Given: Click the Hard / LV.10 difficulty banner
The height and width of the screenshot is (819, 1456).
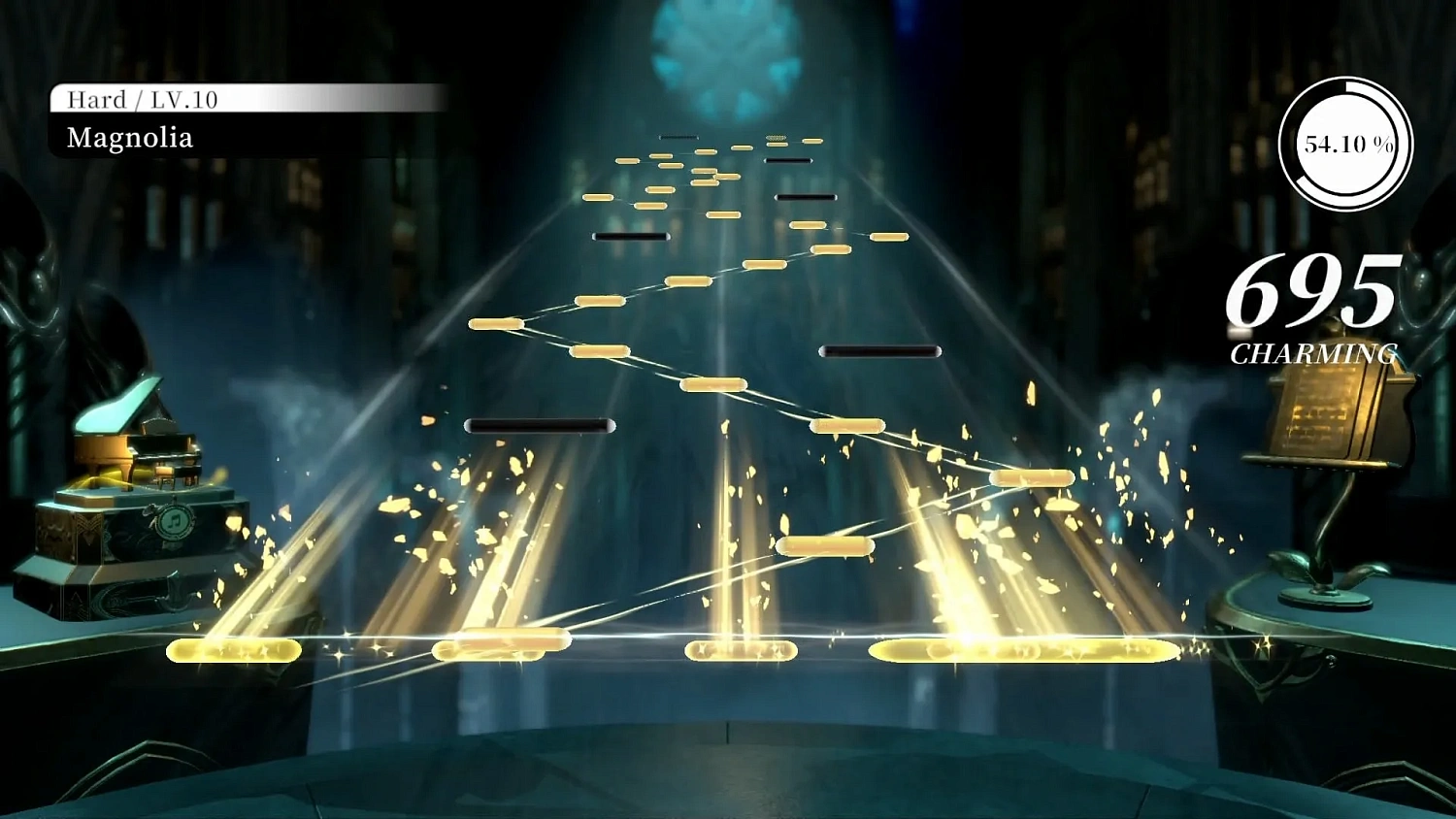Looking at the screenshot, I should tap(141, 99).
